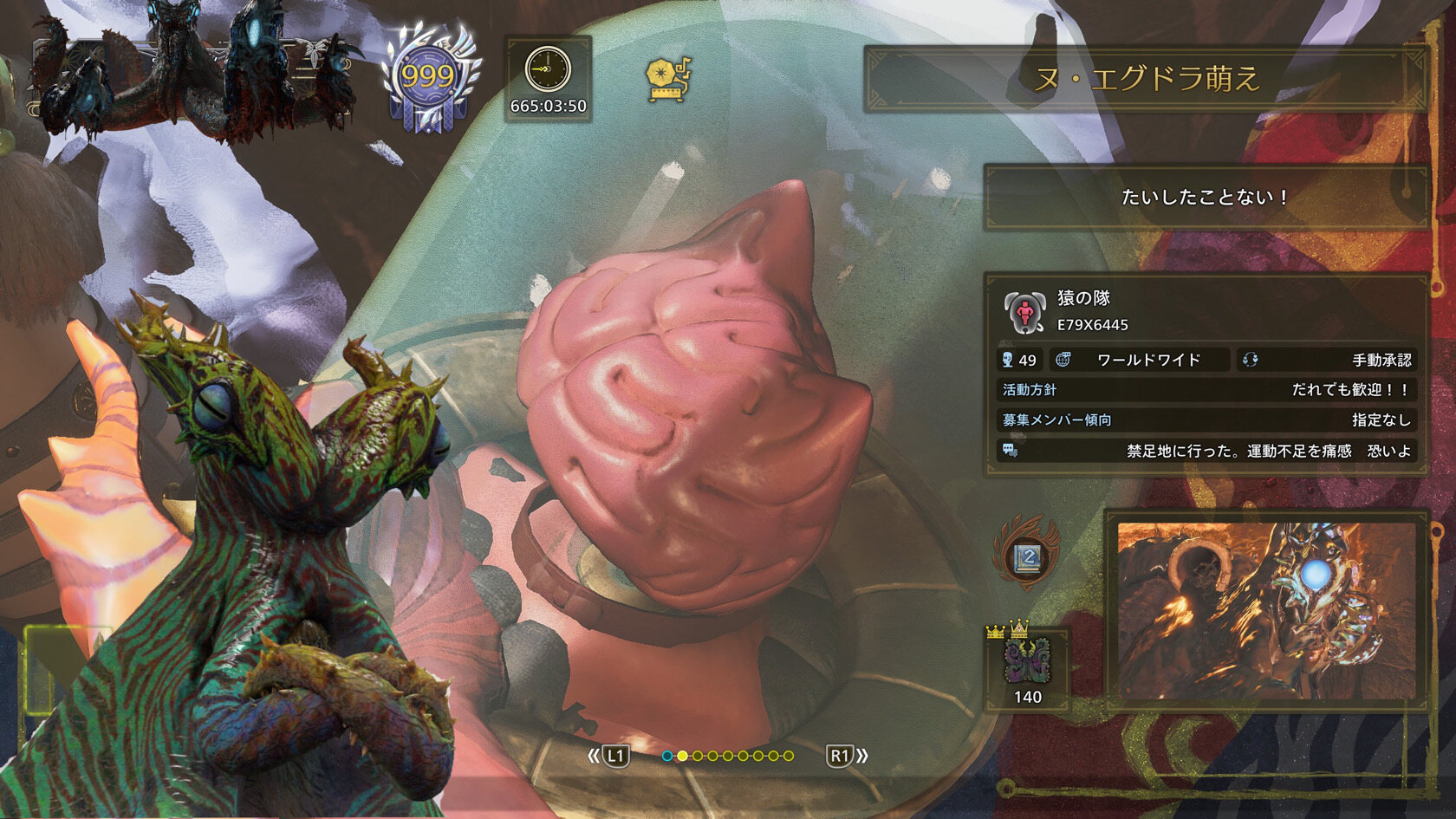
Task: Select the book medal icon
Action: point(1027,556)
